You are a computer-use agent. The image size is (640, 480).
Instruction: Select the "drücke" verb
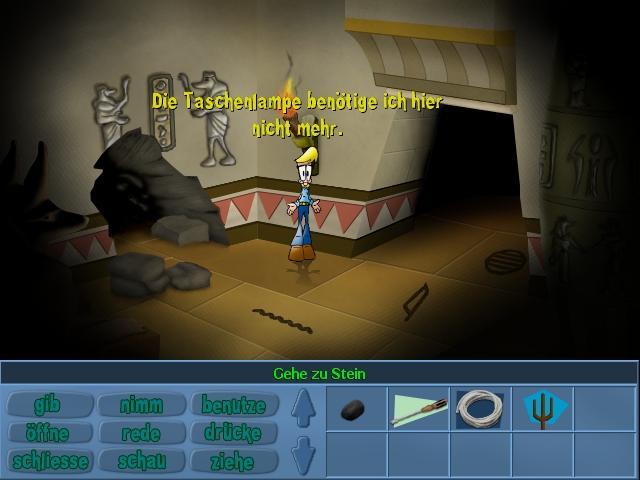pos(233,433)
